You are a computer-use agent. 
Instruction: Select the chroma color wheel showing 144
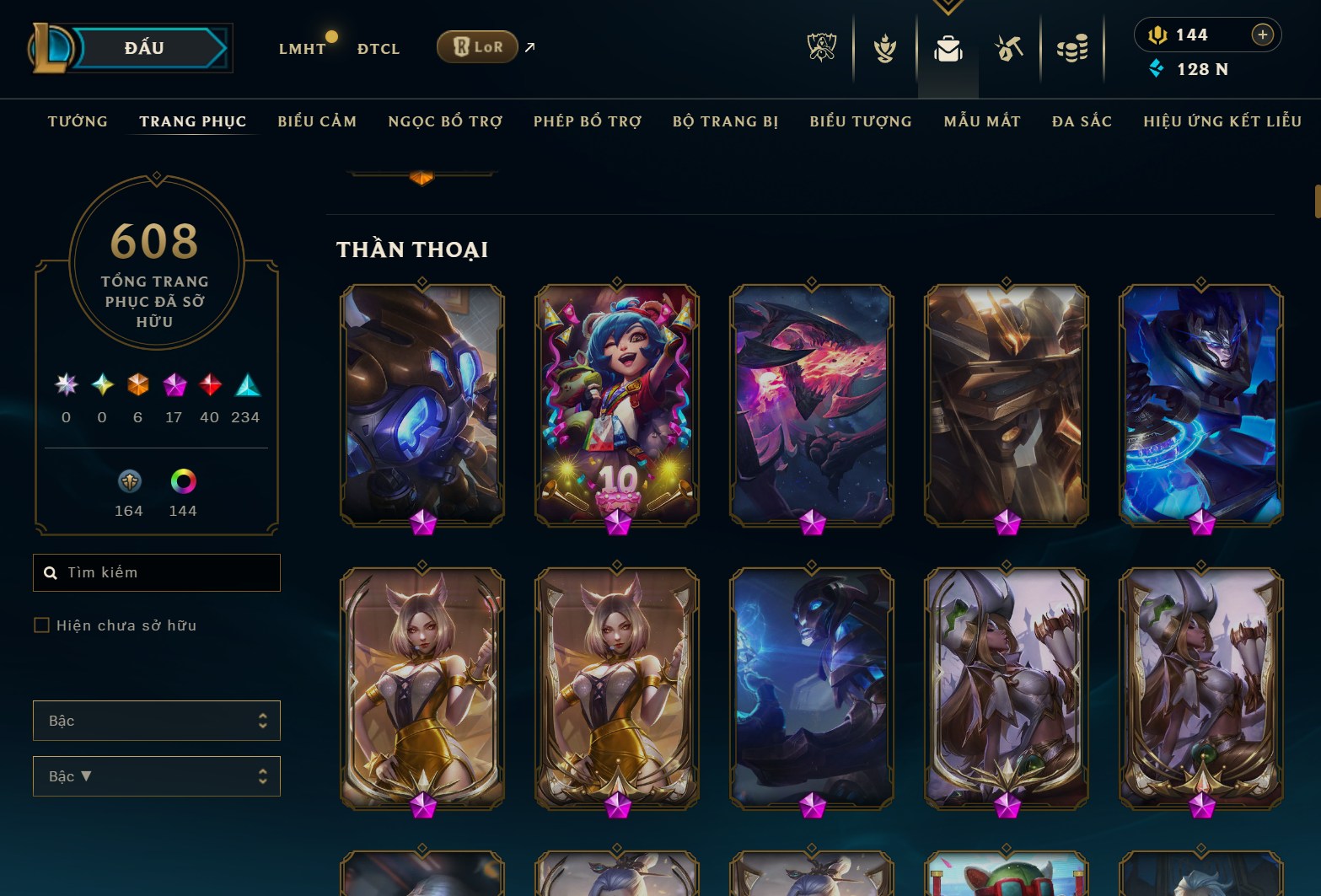[x=182, y=482]
